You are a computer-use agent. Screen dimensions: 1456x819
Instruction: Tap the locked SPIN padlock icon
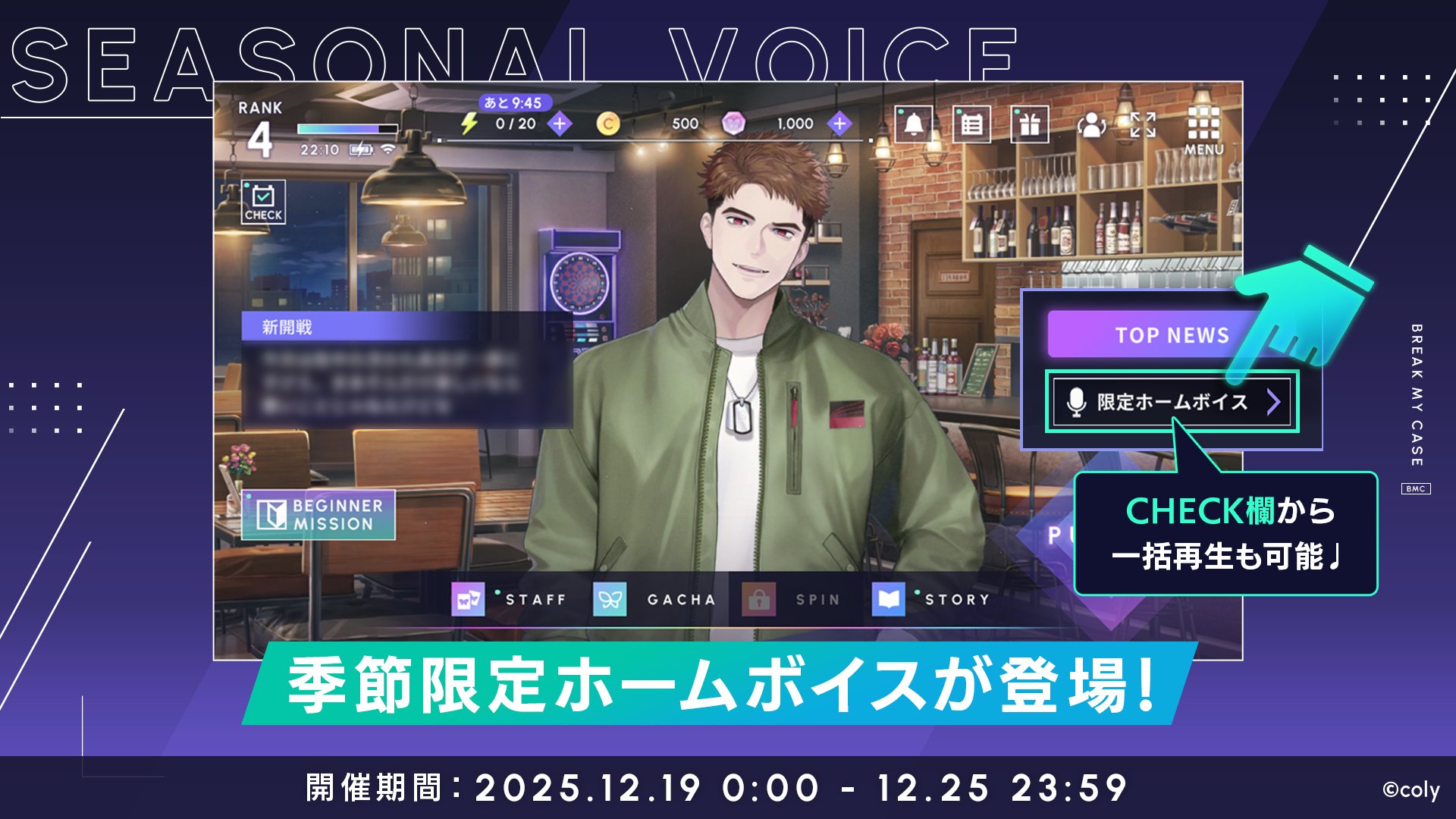click(x=758, y=598)
